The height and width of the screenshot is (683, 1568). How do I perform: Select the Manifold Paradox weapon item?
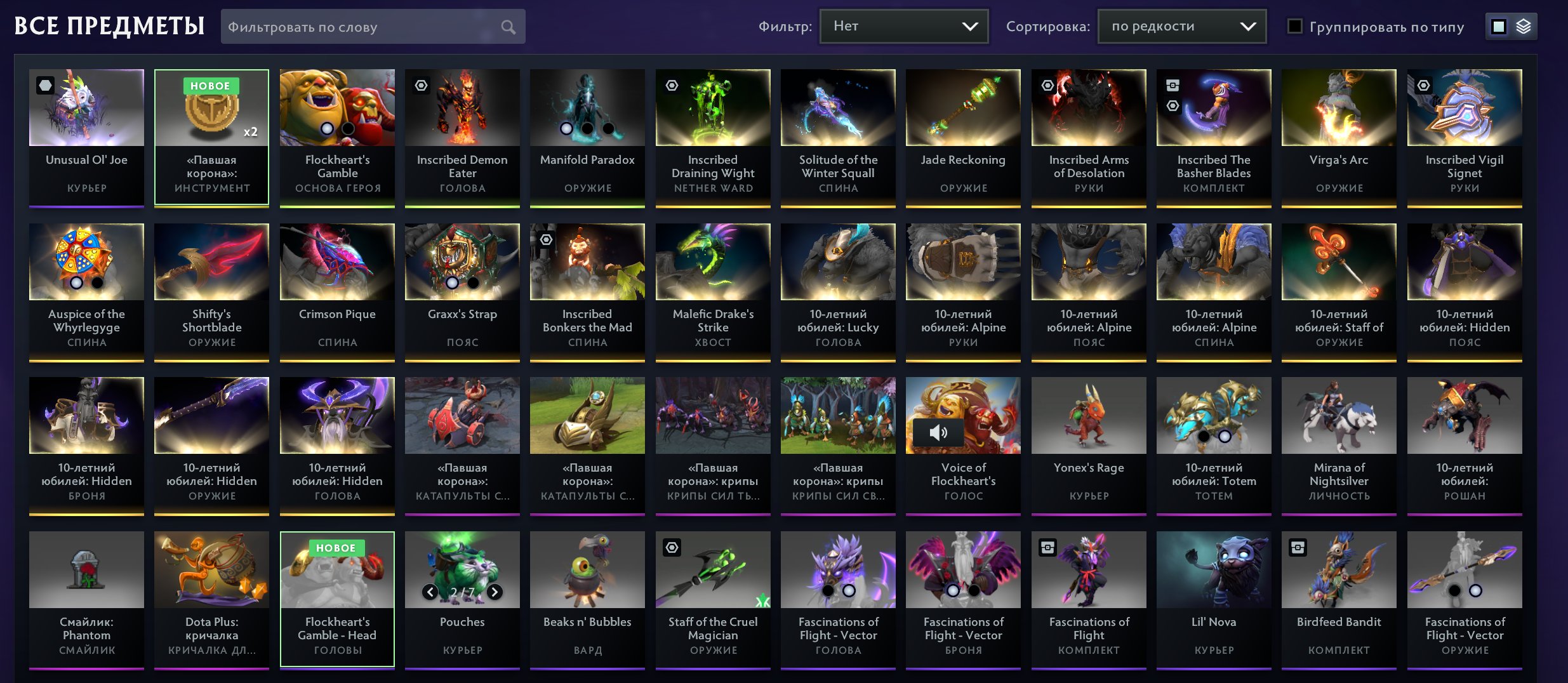coord(587,138)
